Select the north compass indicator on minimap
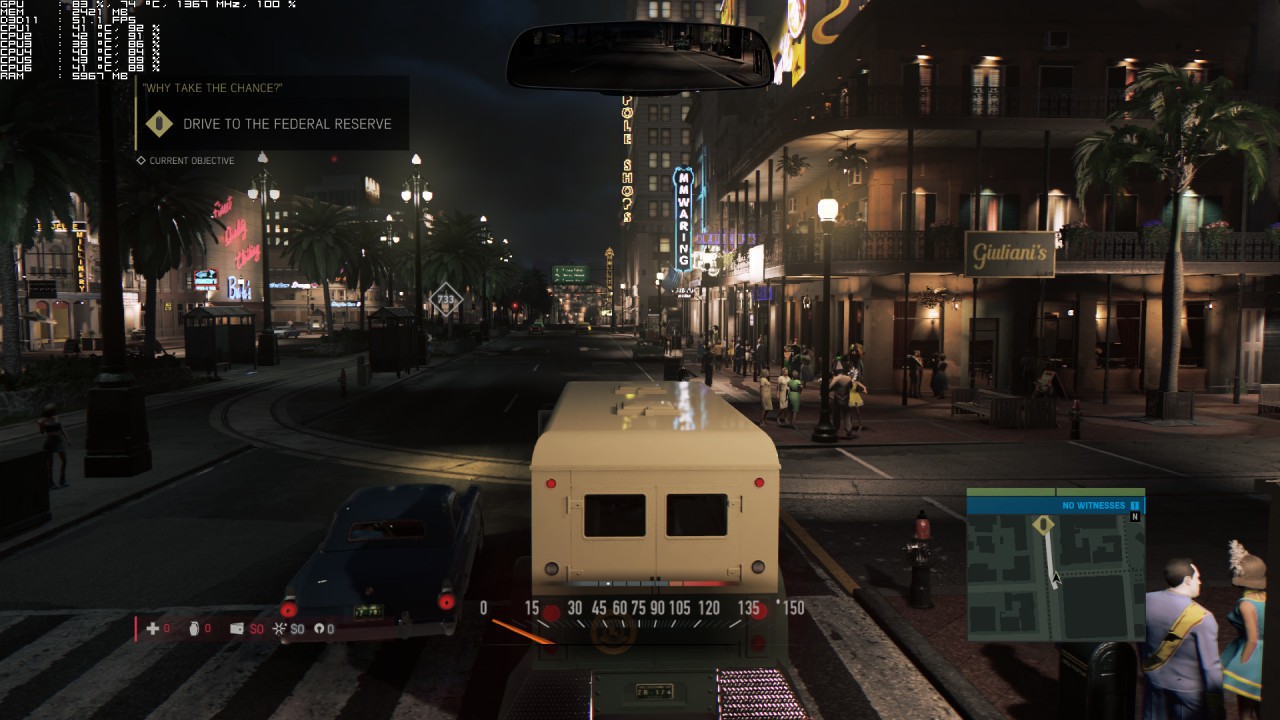This screenshot has width=1280, height=720. click(x=1135, y=517)
